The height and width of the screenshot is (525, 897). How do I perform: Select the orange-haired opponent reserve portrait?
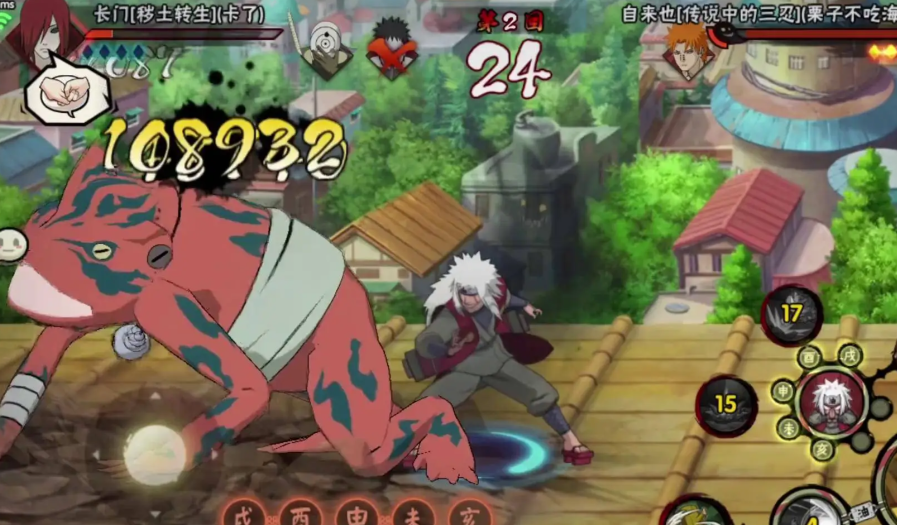point(689,50)
